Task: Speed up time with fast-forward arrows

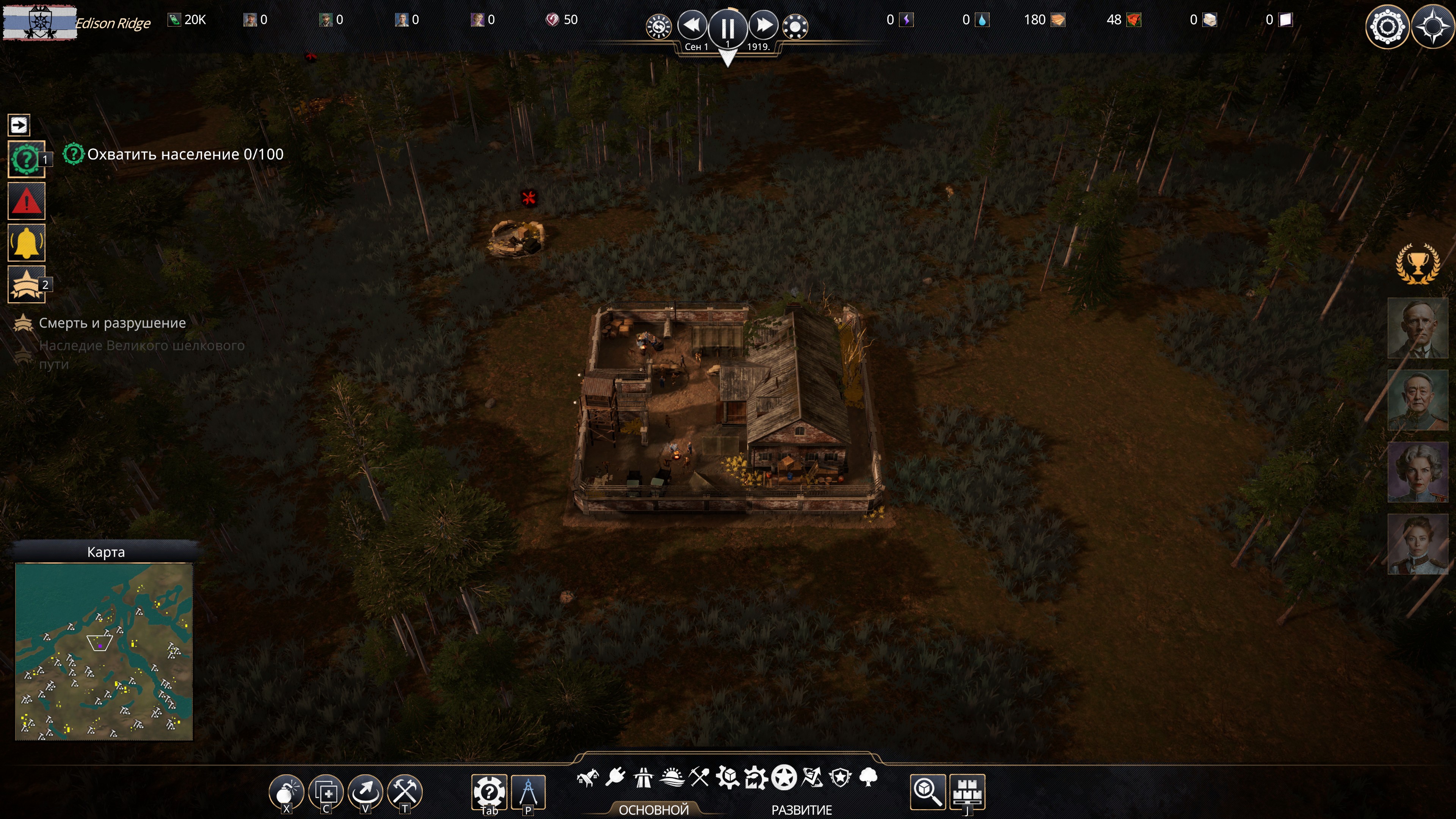Action: [764, 25]
